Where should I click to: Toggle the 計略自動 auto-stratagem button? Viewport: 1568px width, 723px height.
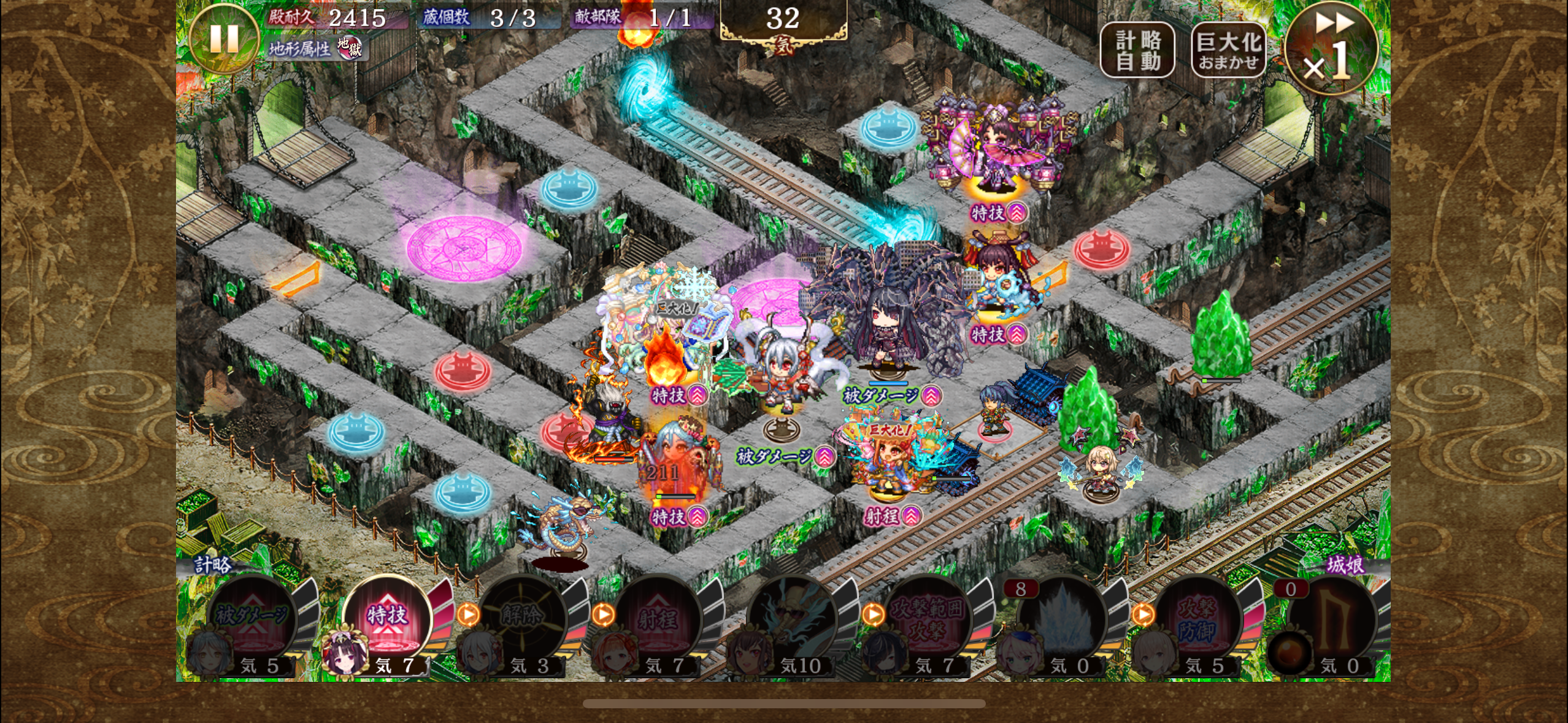click(x=1137, y=50)
